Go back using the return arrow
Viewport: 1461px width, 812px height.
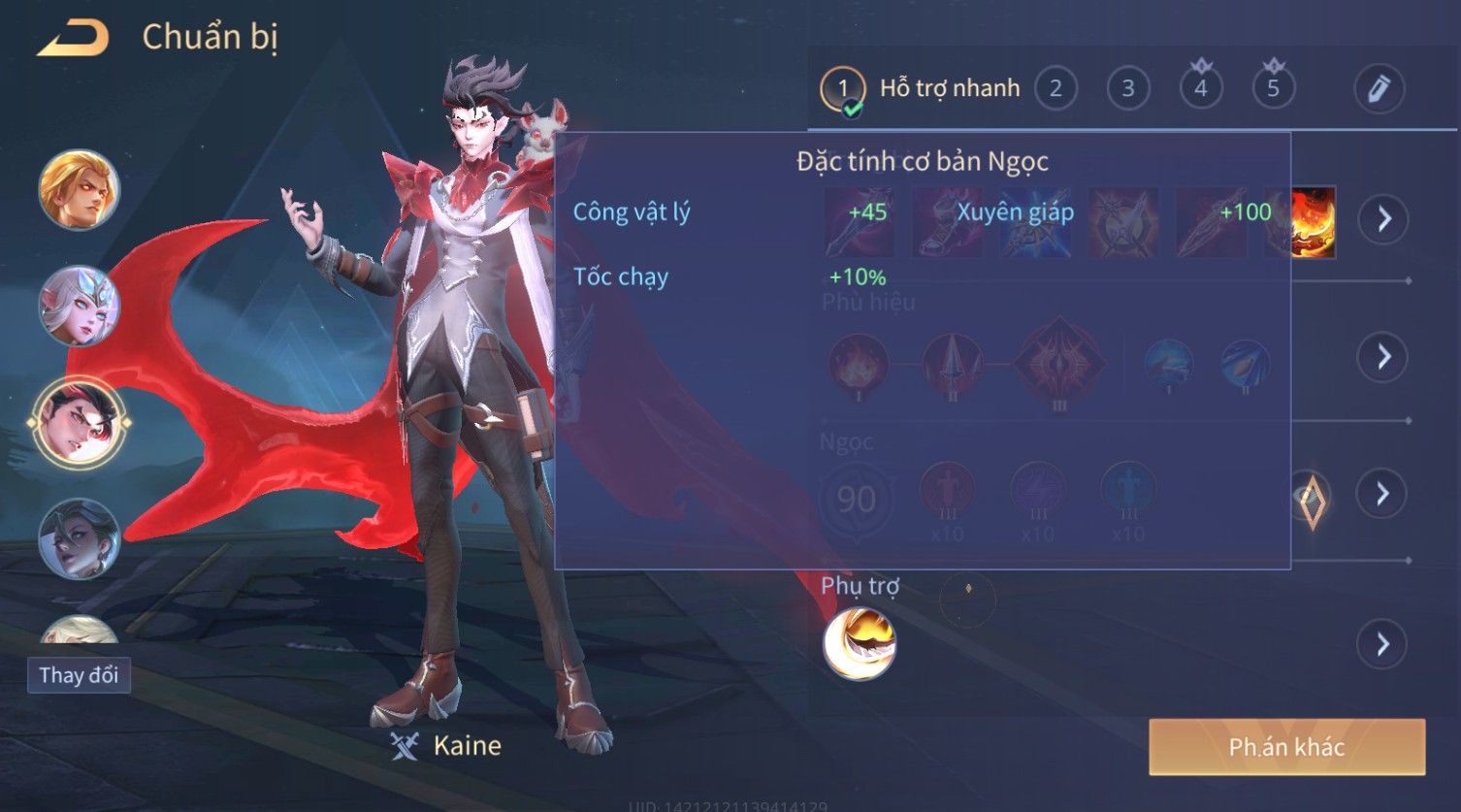pyautogui.click(x=73, y=39)
